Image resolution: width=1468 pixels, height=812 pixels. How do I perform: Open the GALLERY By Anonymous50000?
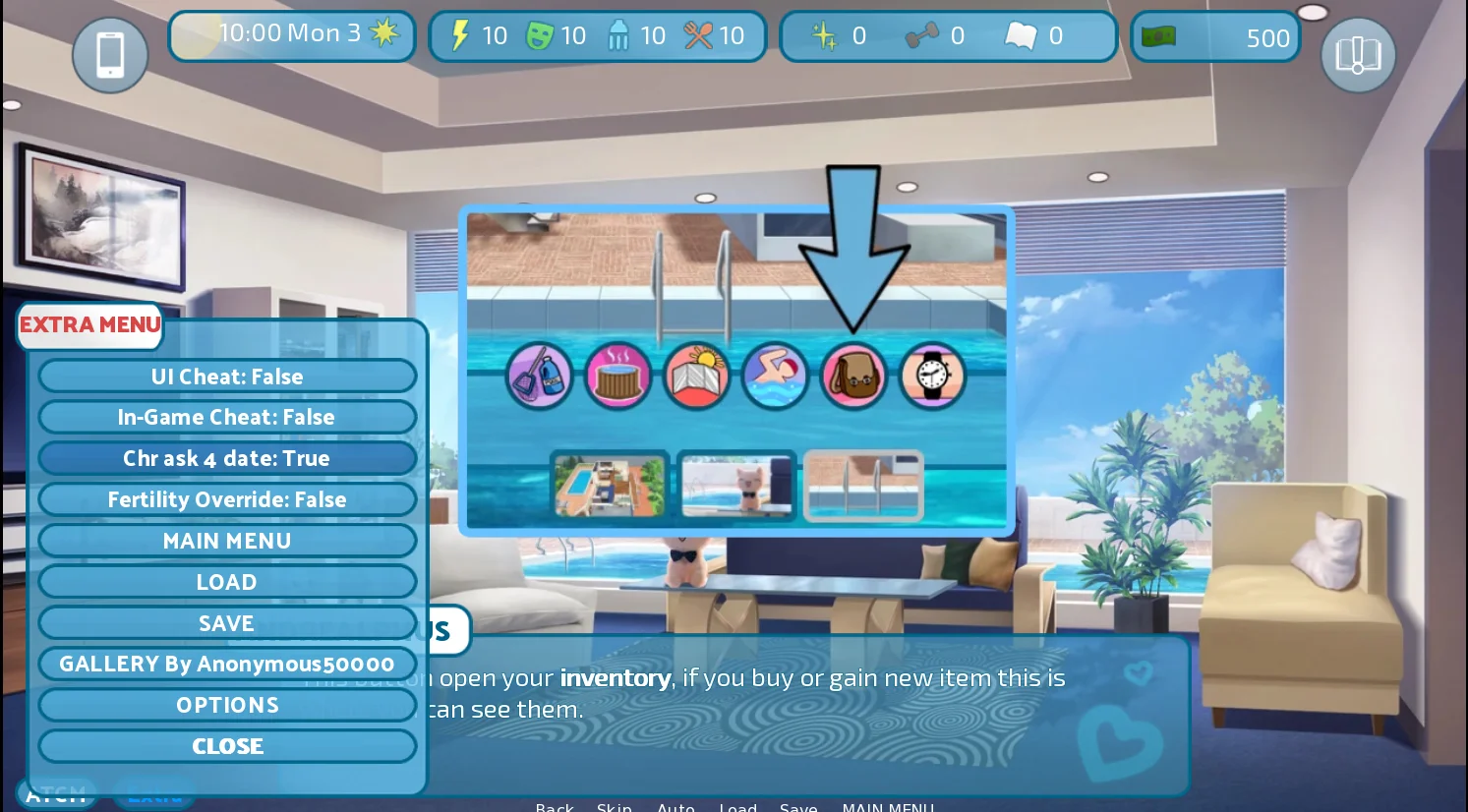pyautogui.click(x=227, y=665)
